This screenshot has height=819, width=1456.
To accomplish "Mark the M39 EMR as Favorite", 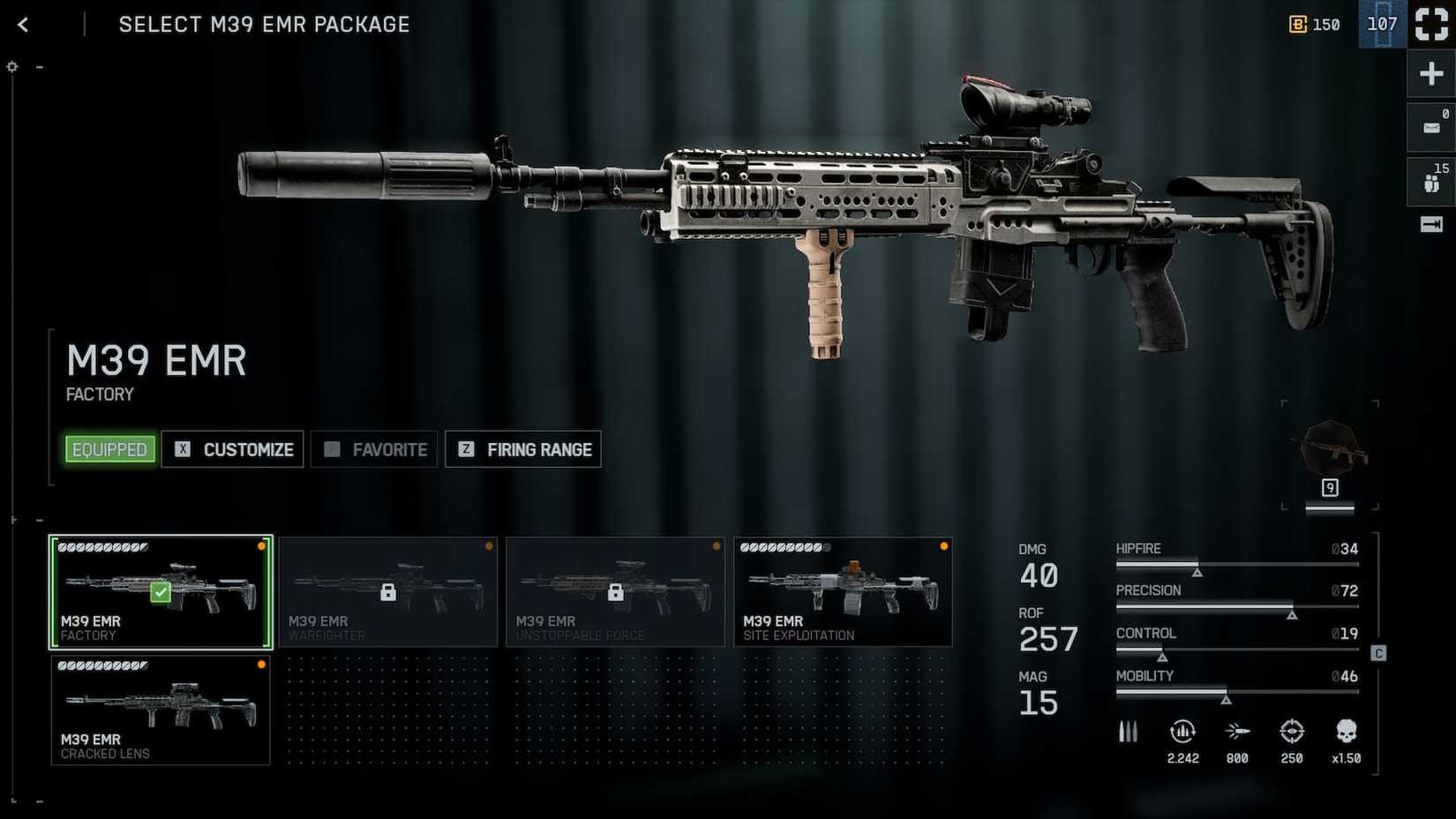I will point(374,449).
